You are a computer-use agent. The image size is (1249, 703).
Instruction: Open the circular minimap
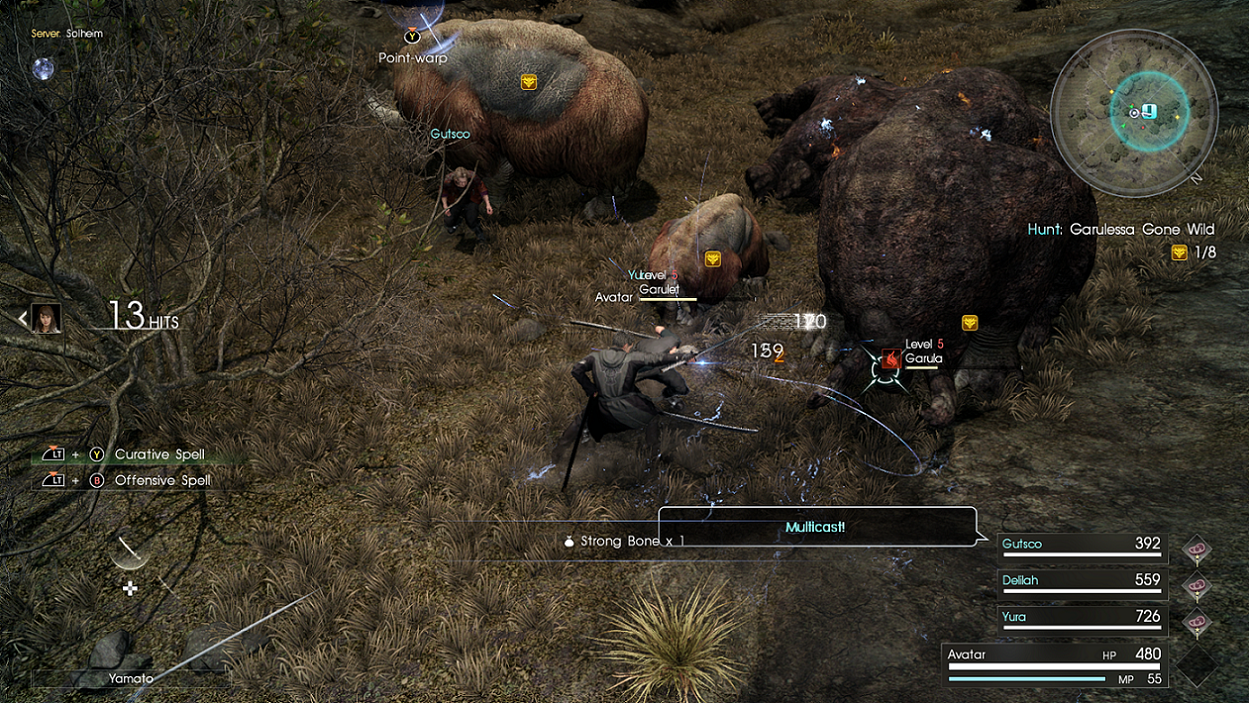point(1134,112)
